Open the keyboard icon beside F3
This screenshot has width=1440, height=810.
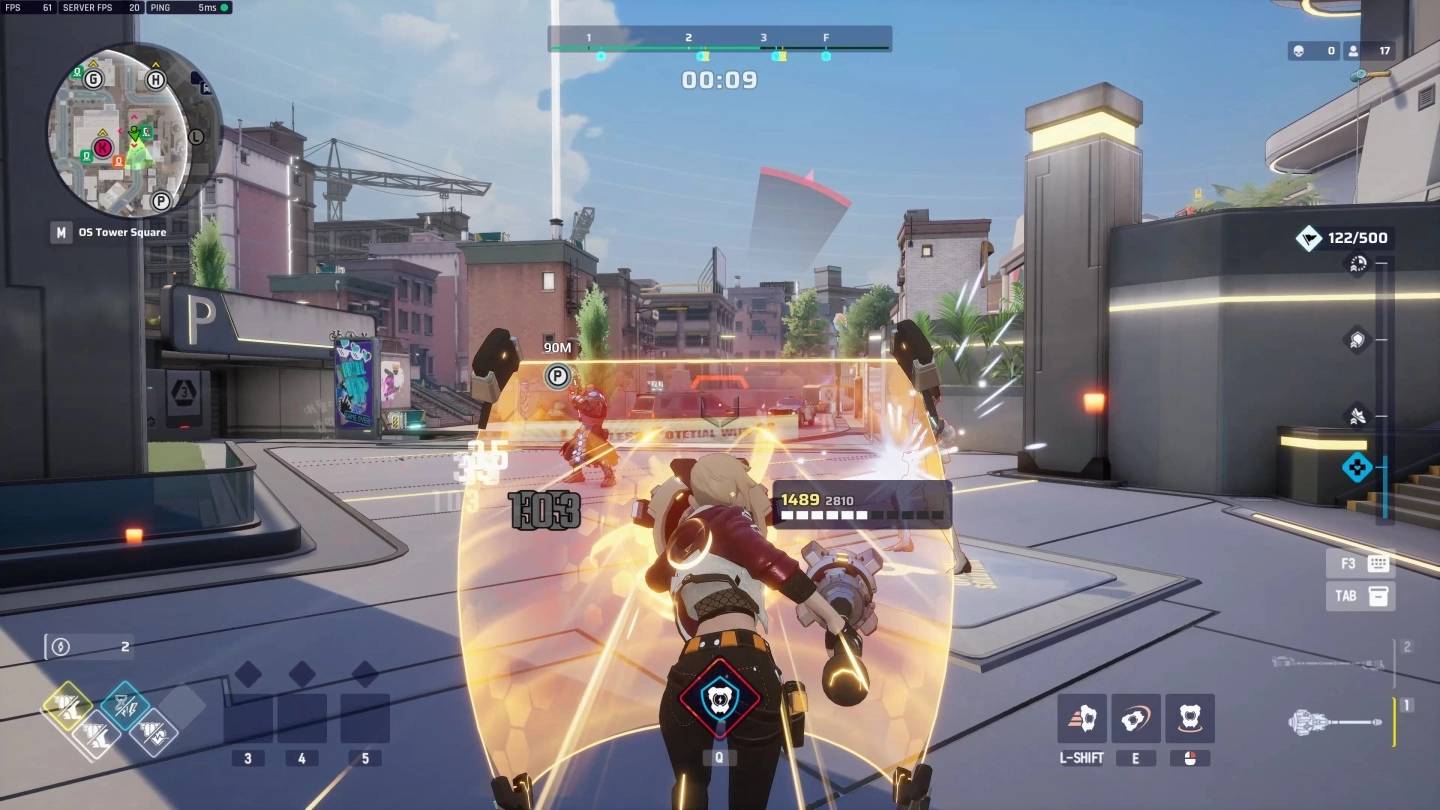click(x=1379, y=564)
